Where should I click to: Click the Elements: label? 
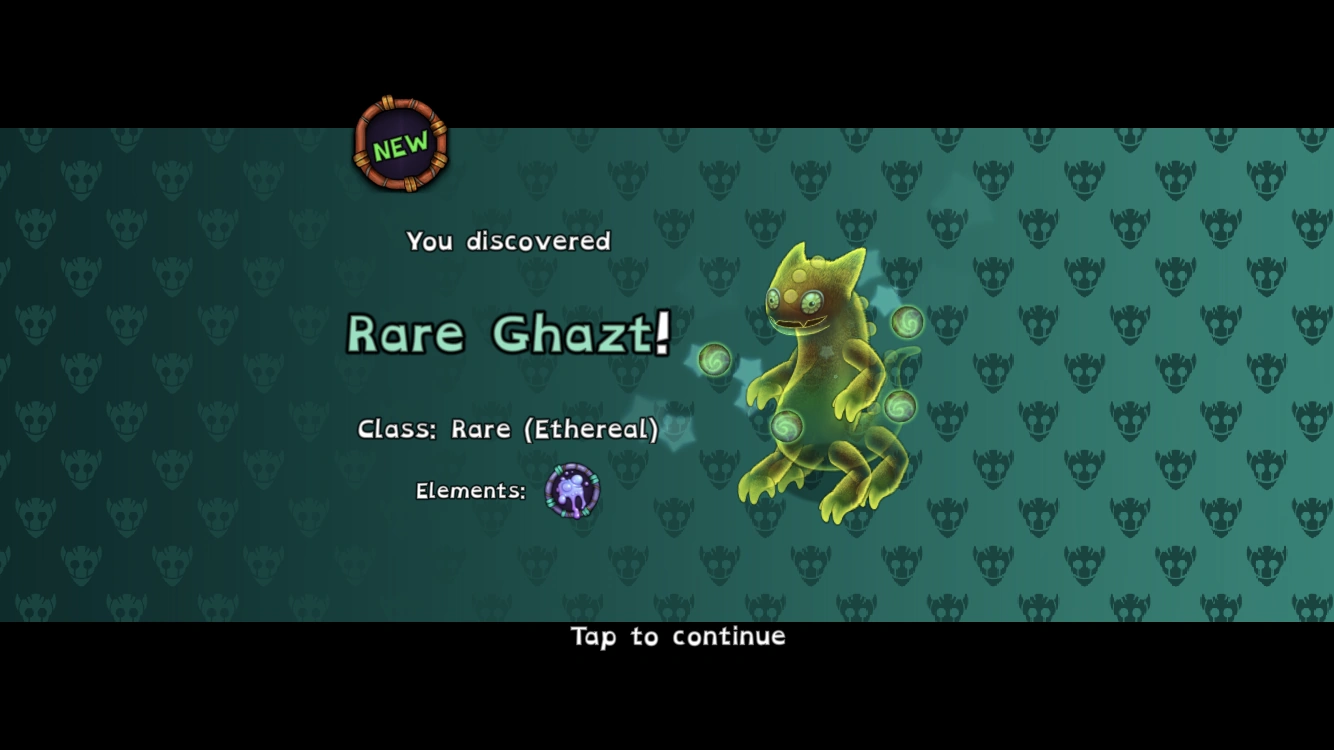470,491
